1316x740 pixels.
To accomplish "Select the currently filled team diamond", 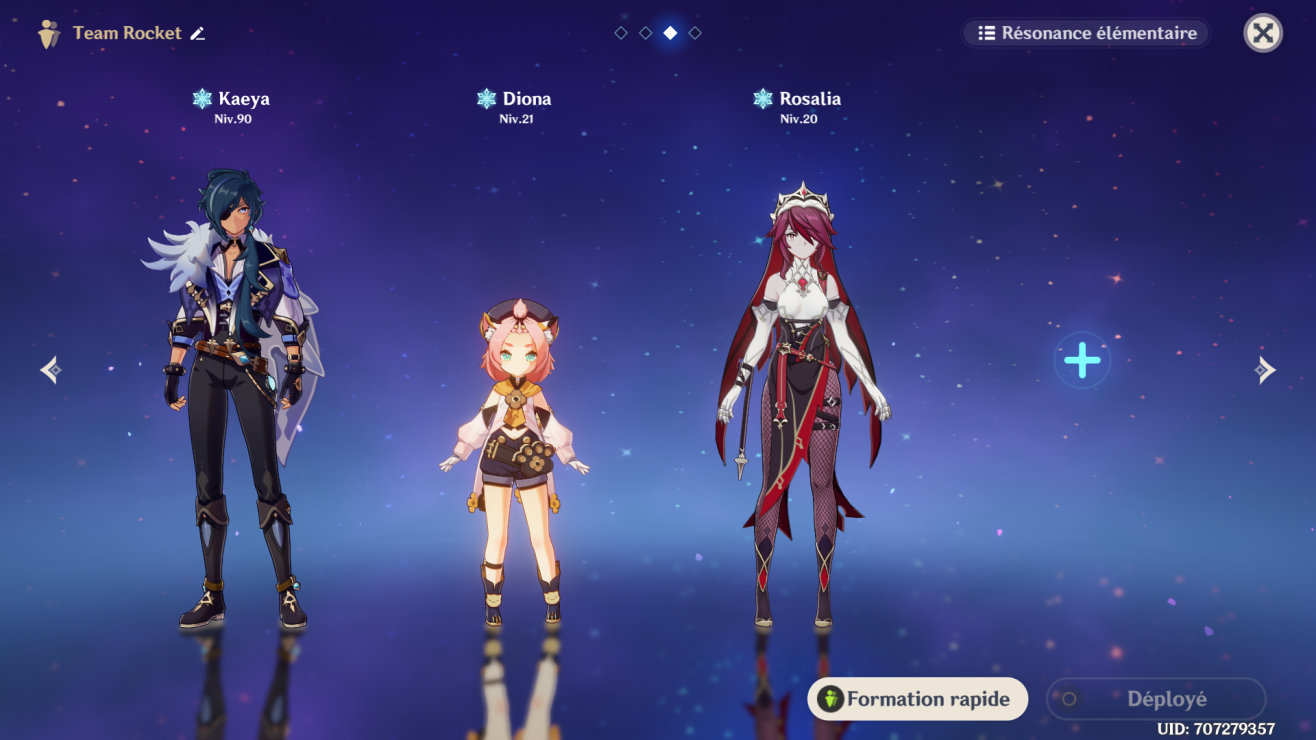I will (x=669, y=31).
